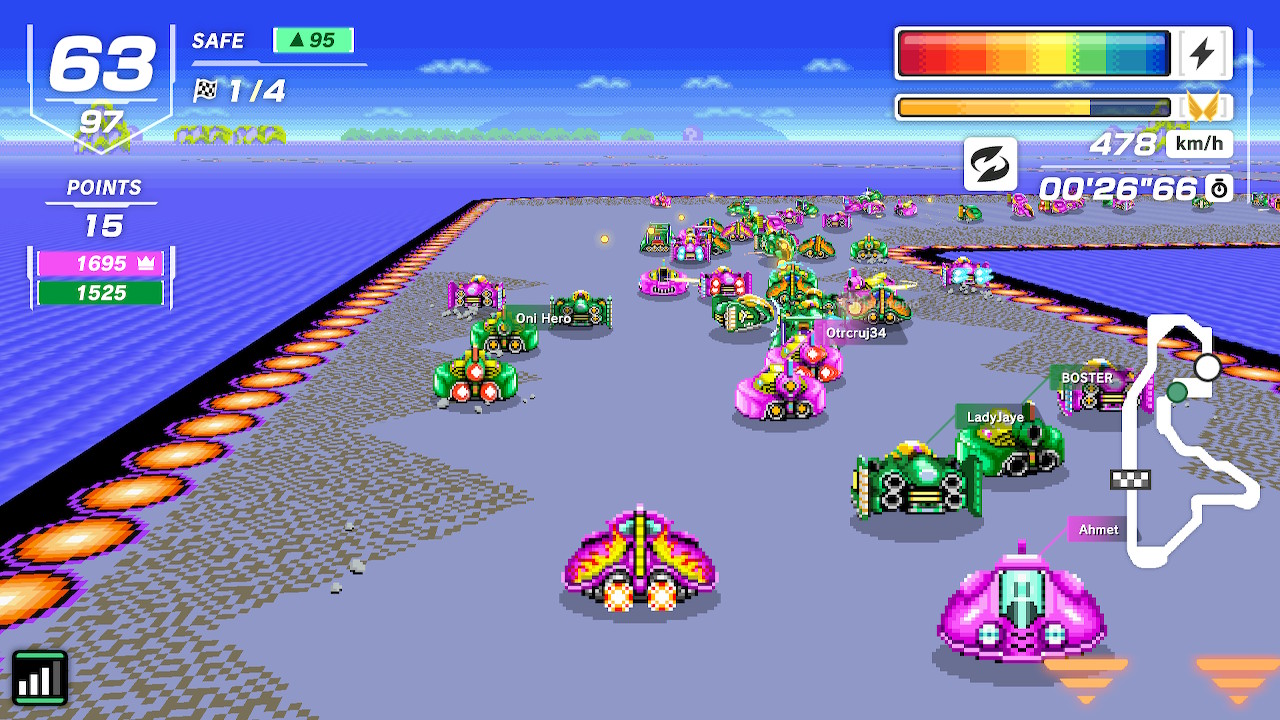Select the Ahmet player name tag
The image size is (1280, 720).
pos(1098,530)
